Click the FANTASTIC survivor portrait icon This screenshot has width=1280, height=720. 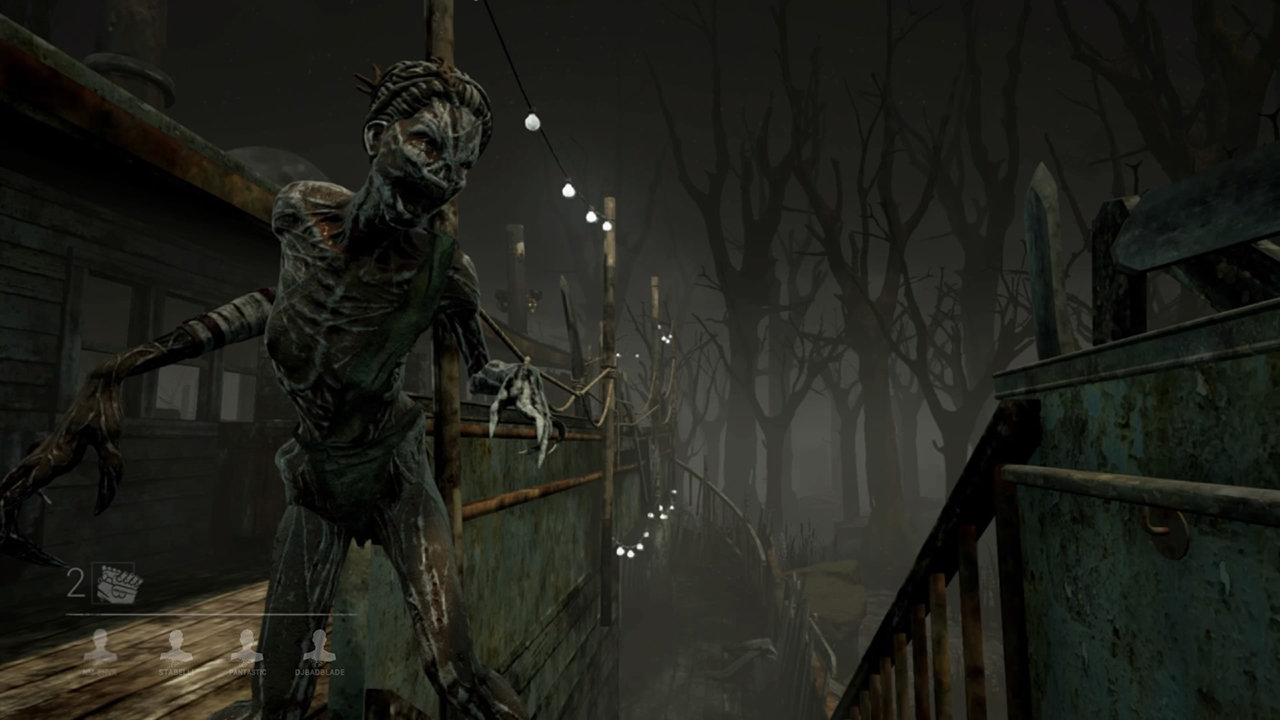(x=245, y=645)
